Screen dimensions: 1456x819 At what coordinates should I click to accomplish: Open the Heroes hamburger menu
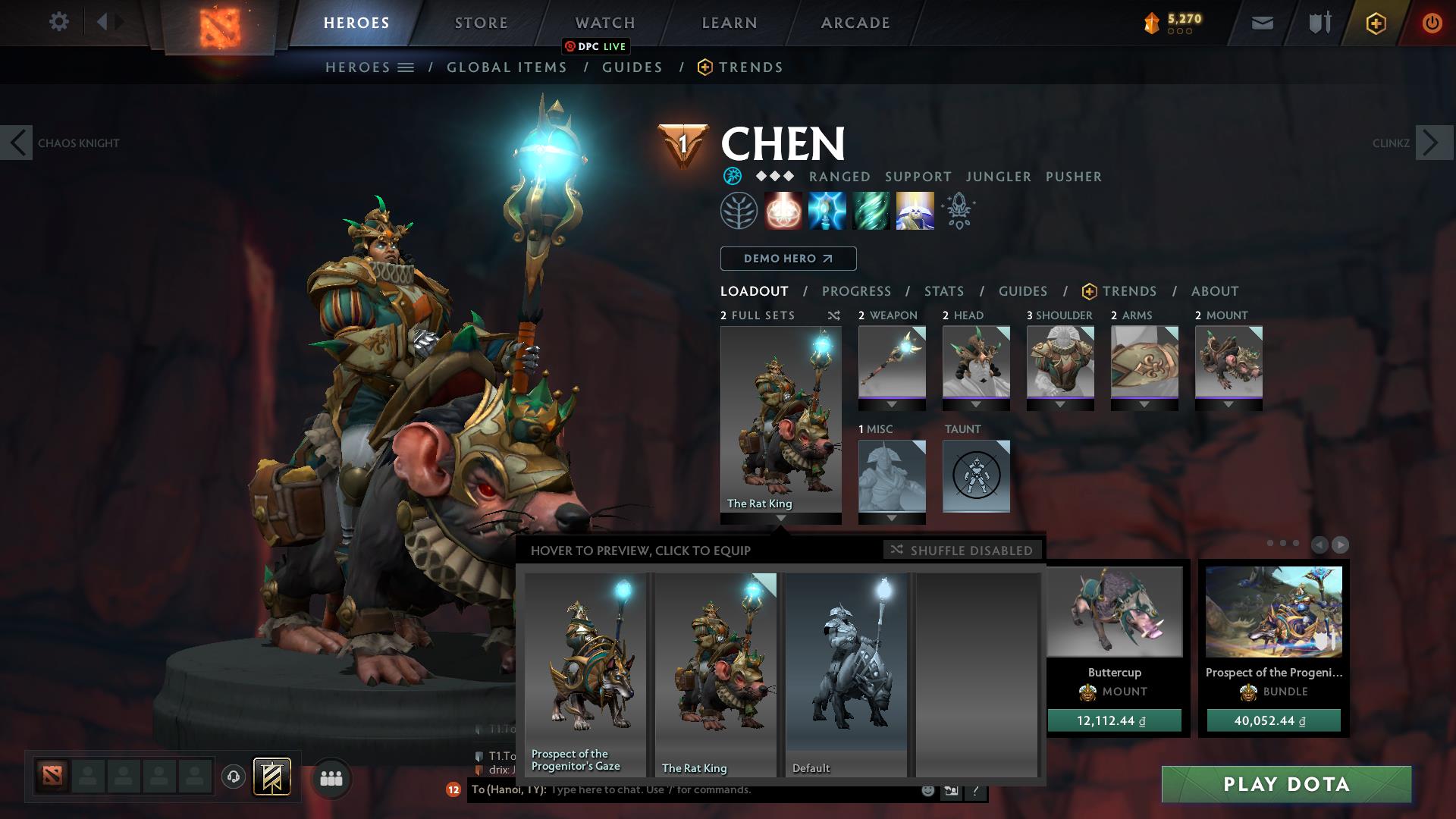tap(405, 67)
